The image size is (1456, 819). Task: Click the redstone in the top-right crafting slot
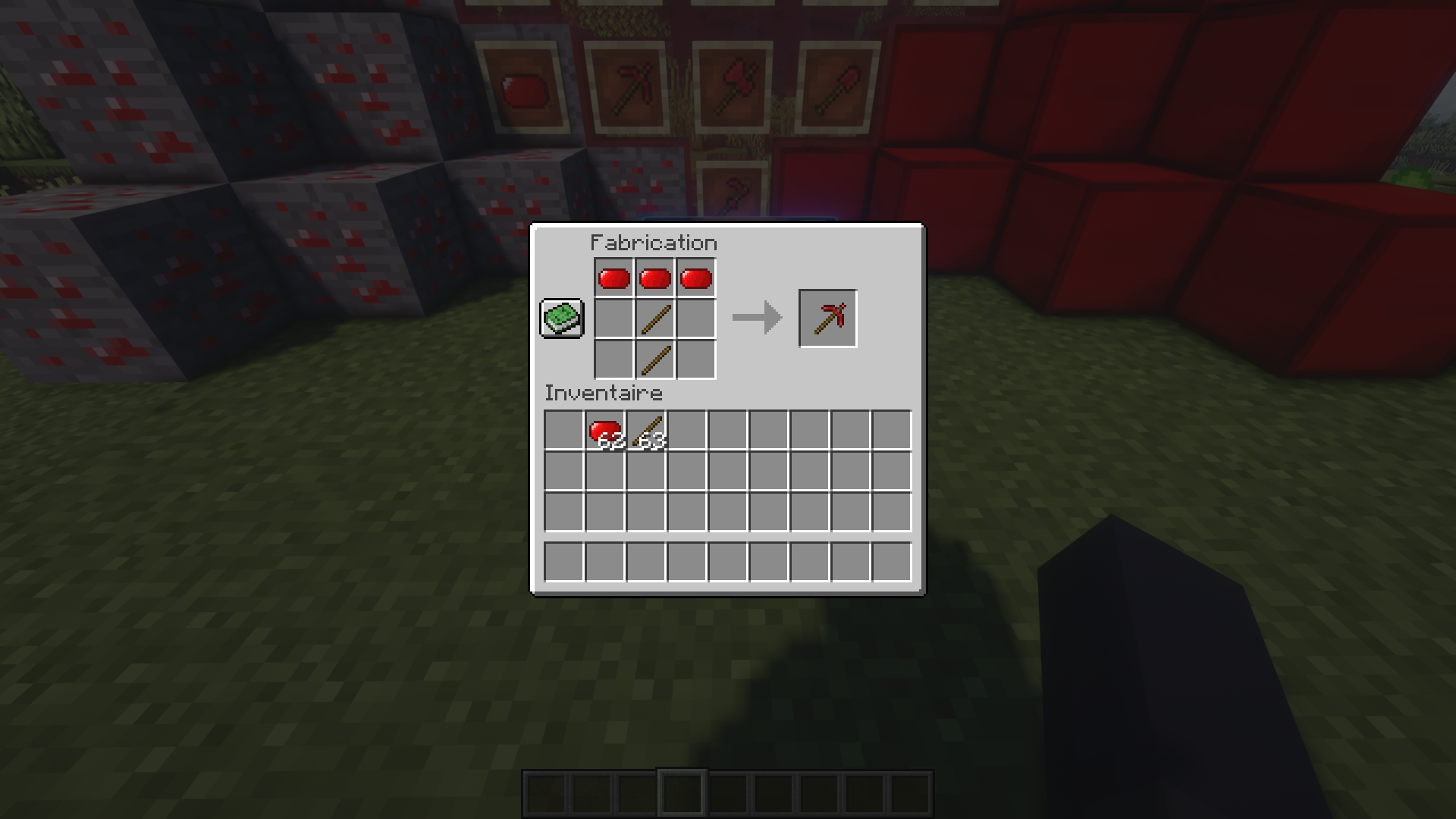point(695,278)
